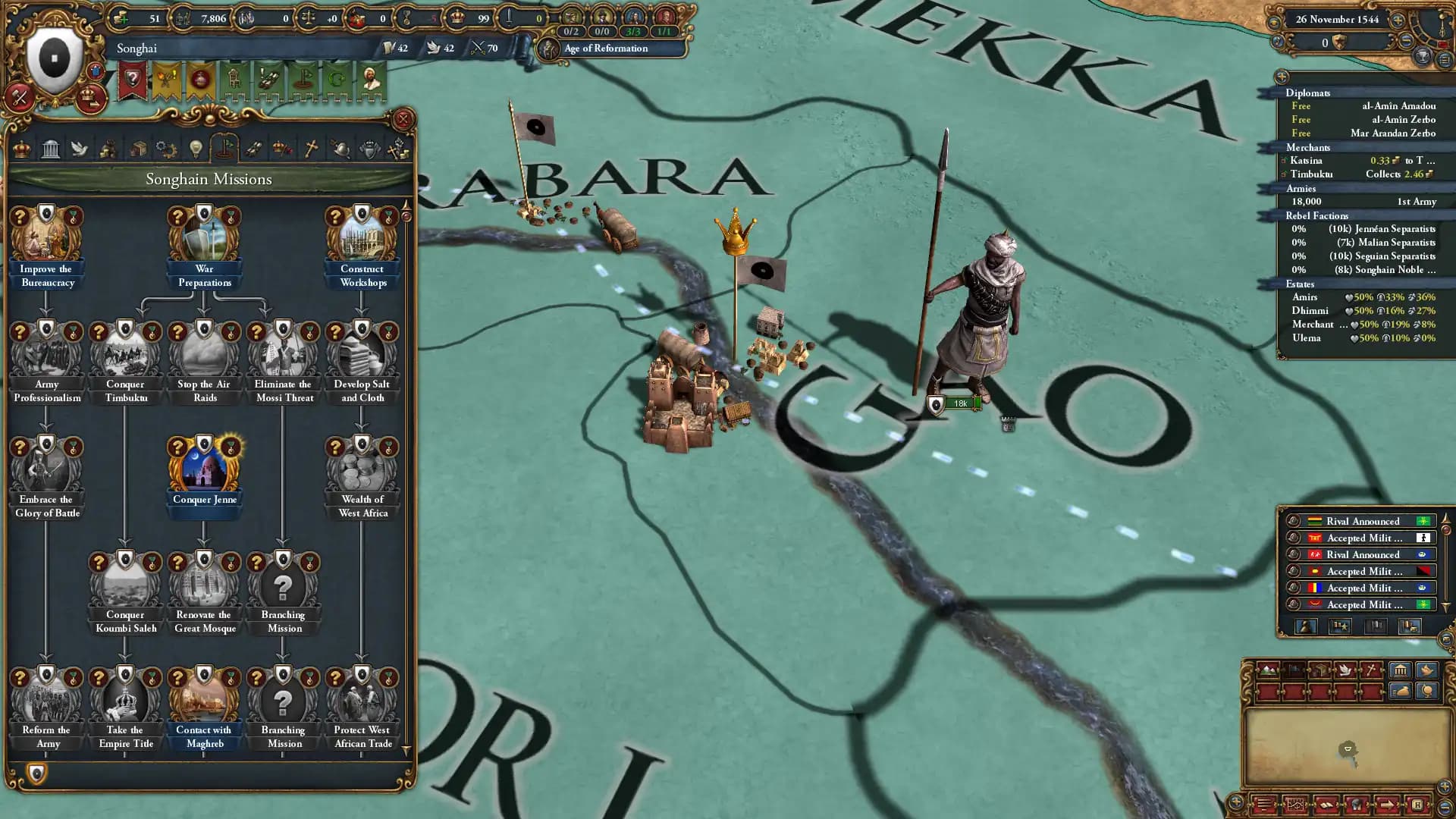Click the game speed increase plus control
This screenshot has height=819, width=1456.
click(1397, 20)
